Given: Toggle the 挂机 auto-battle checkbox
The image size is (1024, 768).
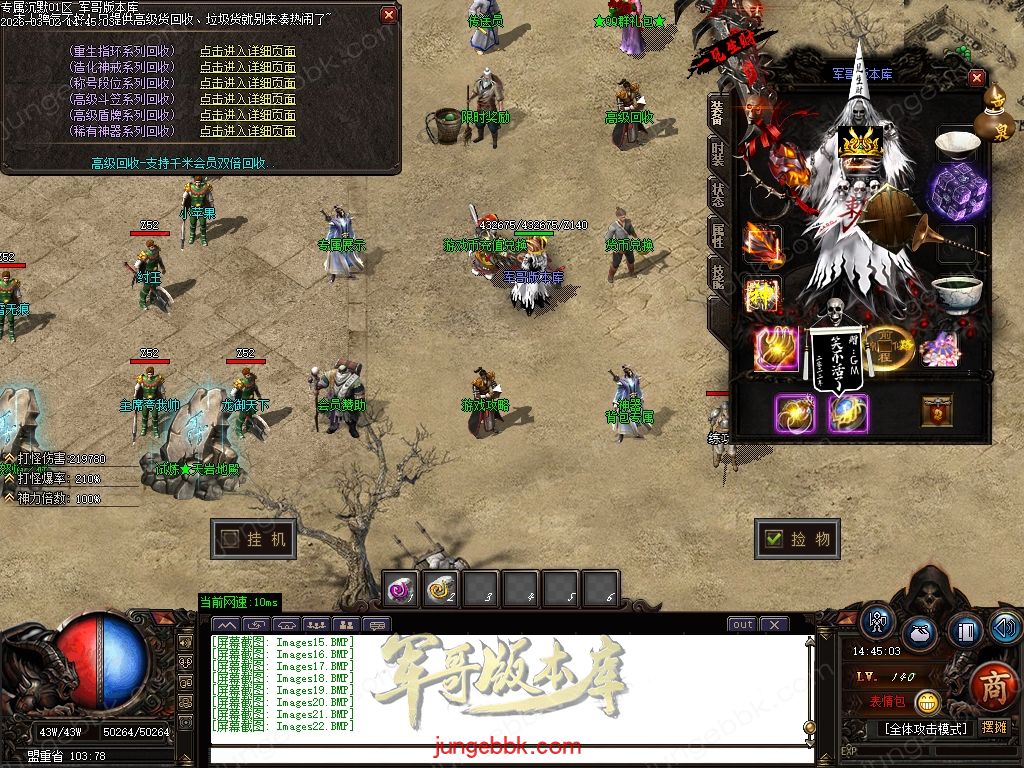Looking at the screenshot, I should coord(231,539).
